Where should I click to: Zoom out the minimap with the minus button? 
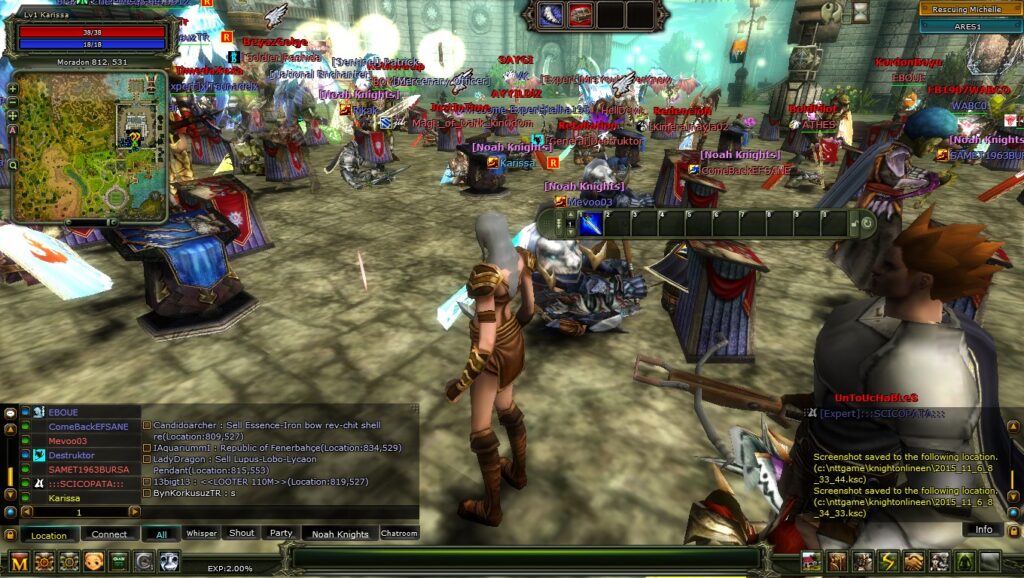pos(12,101)
